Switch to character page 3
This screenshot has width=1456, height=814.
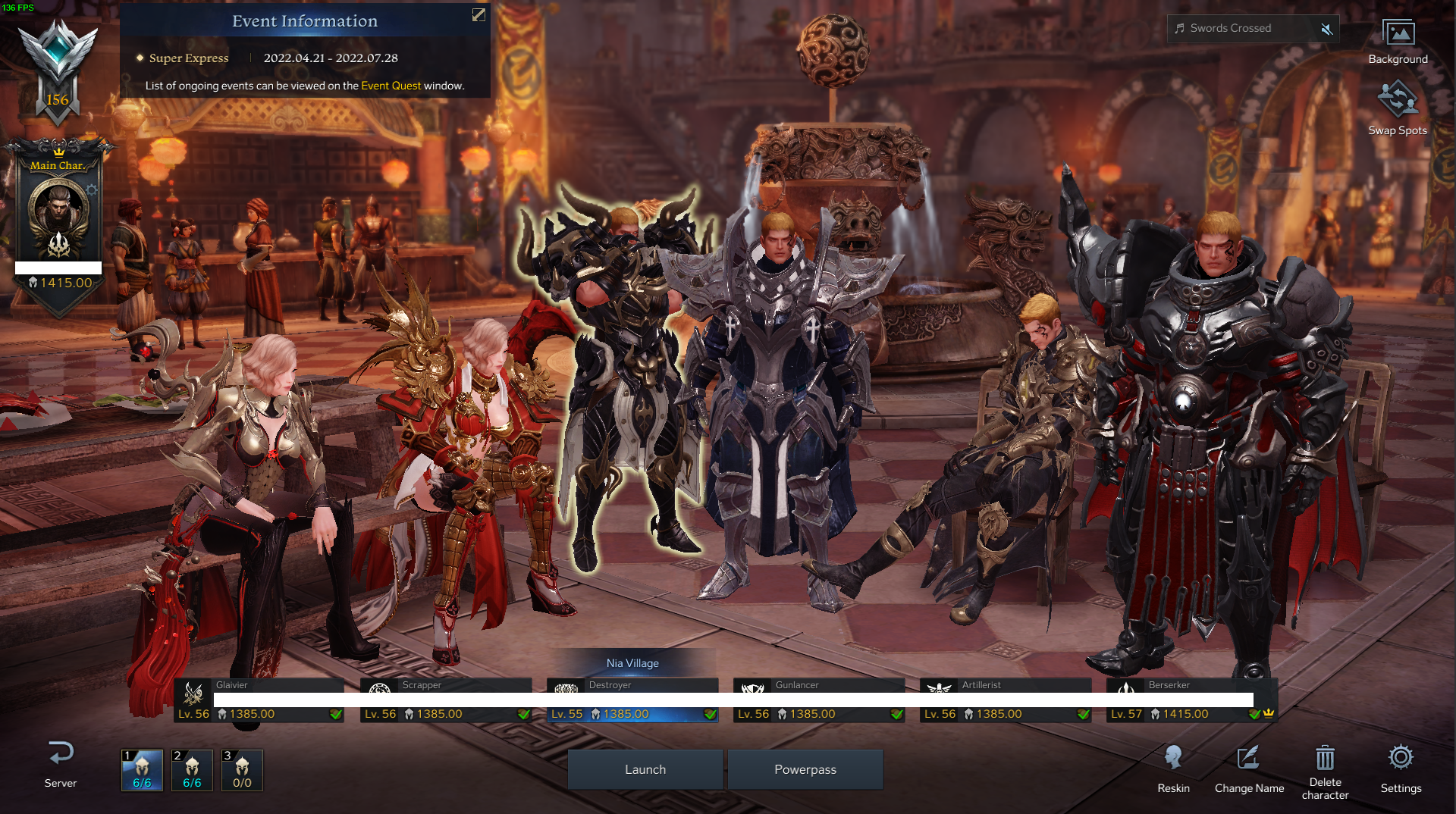pyautogui.click(x=242, y=770)
